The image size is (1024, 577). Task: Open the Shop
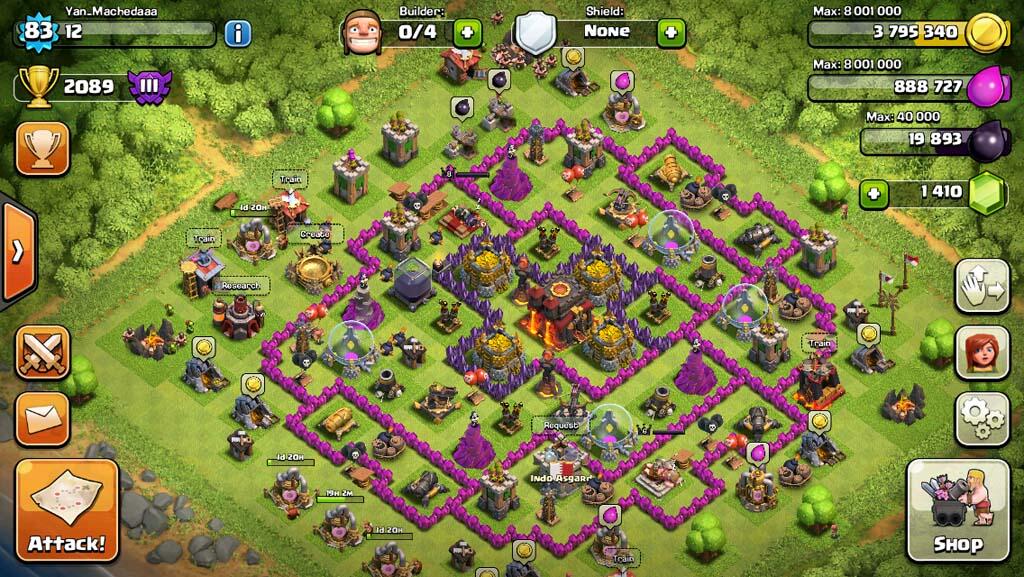point(957,510)
